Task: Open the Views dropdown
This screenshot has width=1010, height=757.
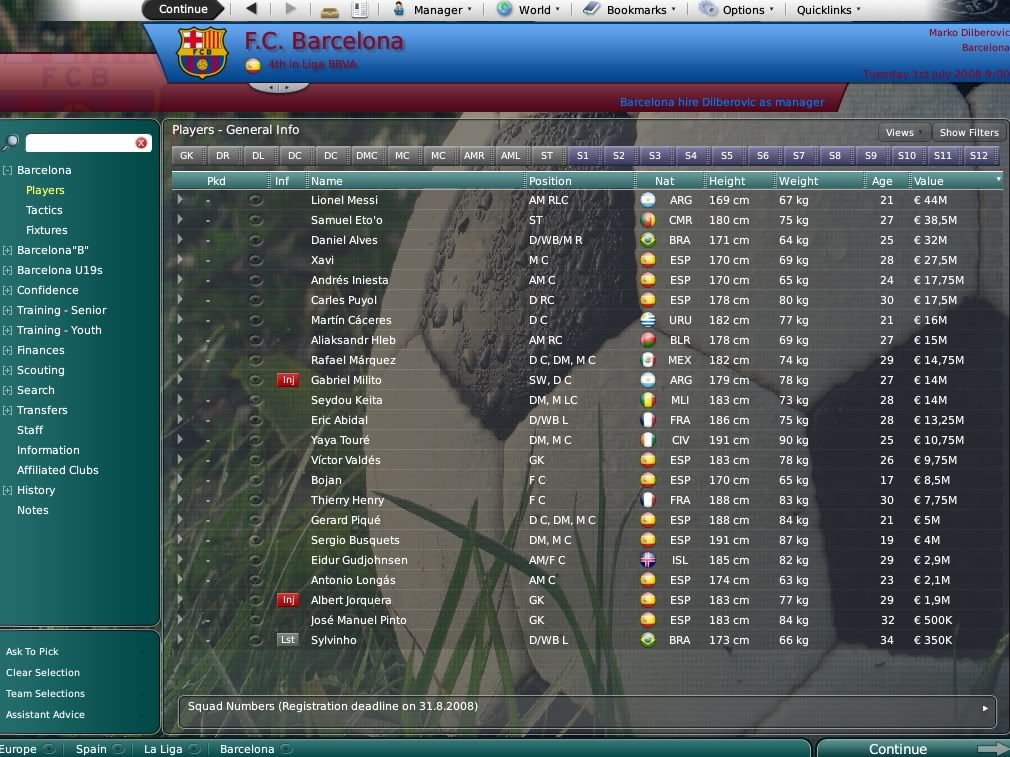Action: (x=903, y=132)
